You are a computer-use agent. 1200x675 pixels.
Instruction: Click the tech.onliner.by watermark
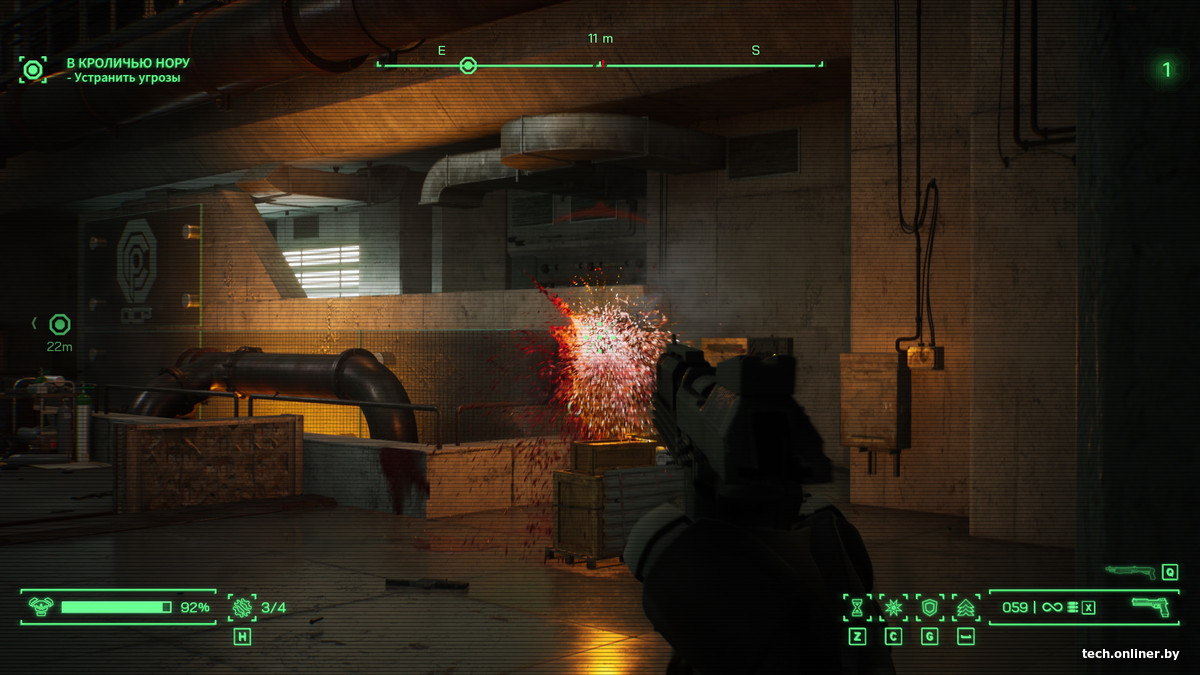point(1130,654)
